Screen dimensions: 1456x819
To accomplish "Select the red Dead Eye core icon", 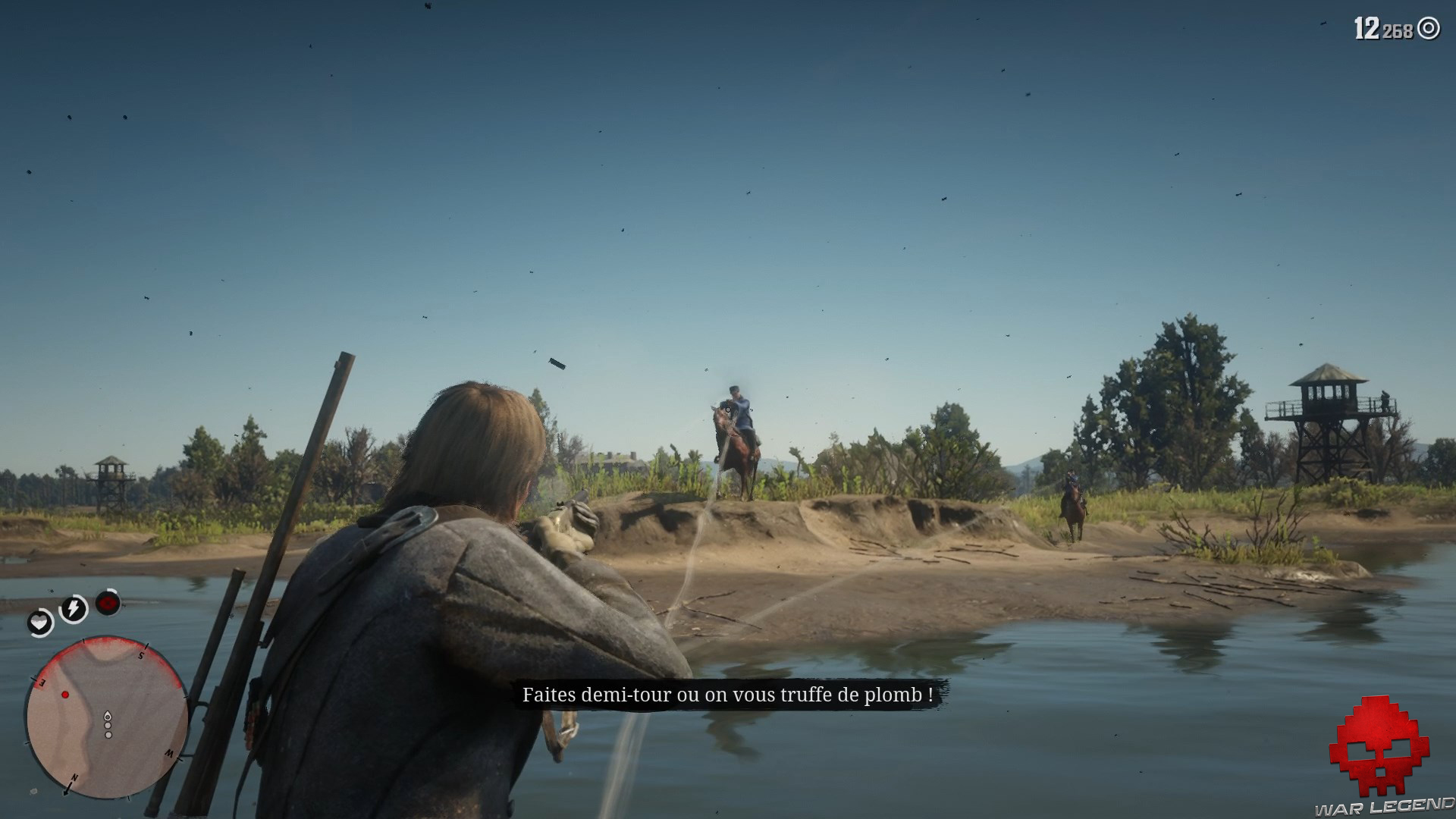I will (x=107, y=601).
